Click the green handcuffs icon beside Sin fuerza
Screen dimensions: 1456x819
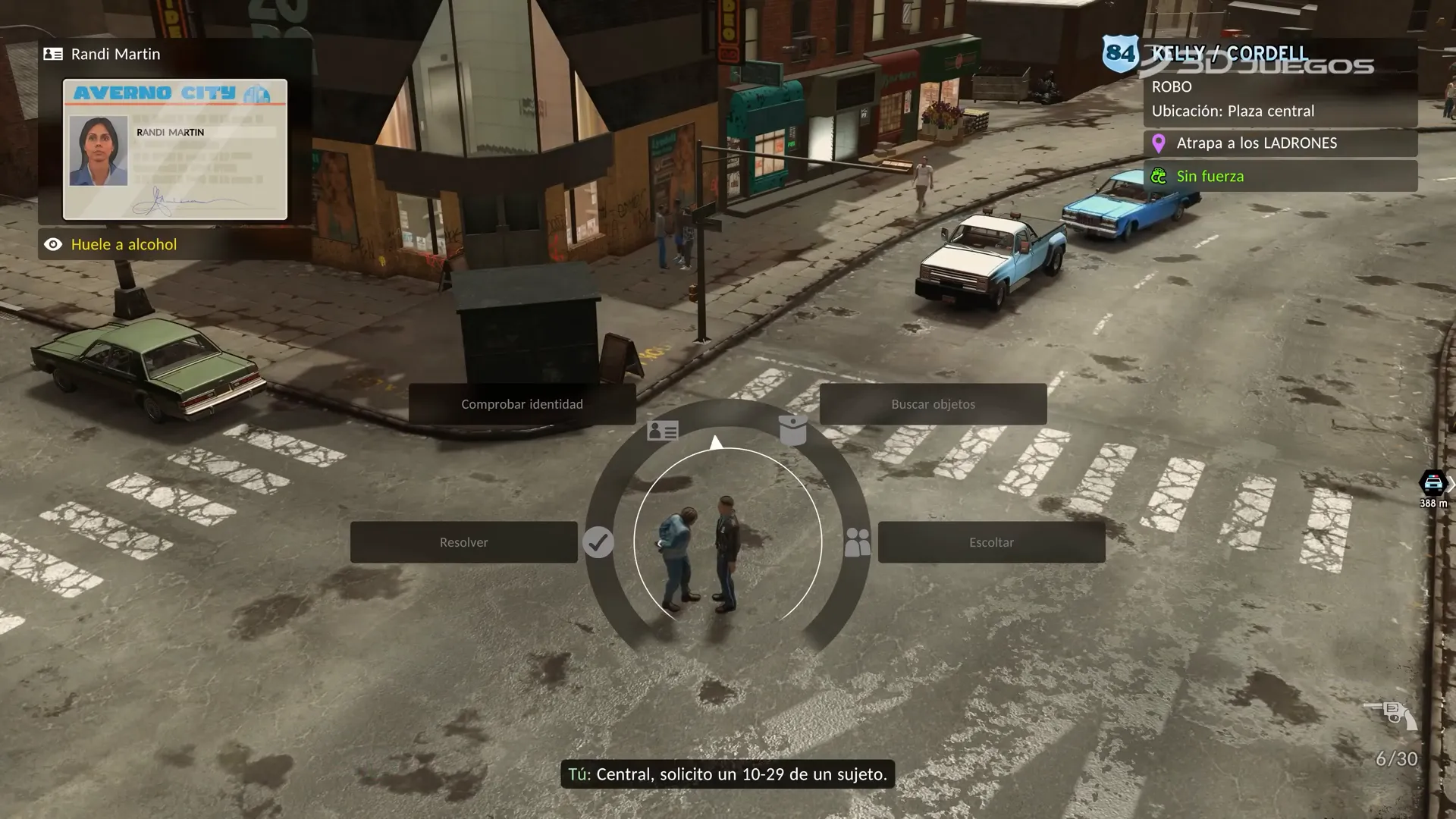coord(1158,175)
